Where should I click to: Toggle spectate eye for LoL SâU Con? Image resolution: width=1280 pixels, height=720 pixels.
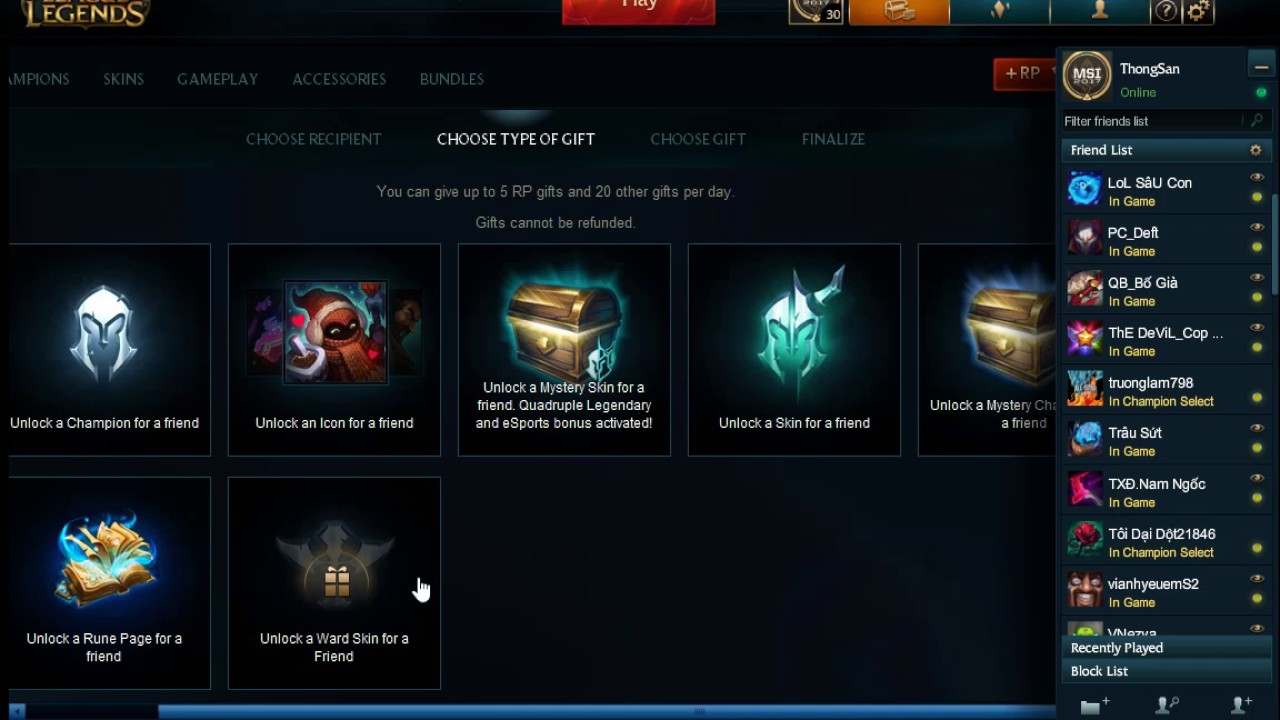(1257, 177)
